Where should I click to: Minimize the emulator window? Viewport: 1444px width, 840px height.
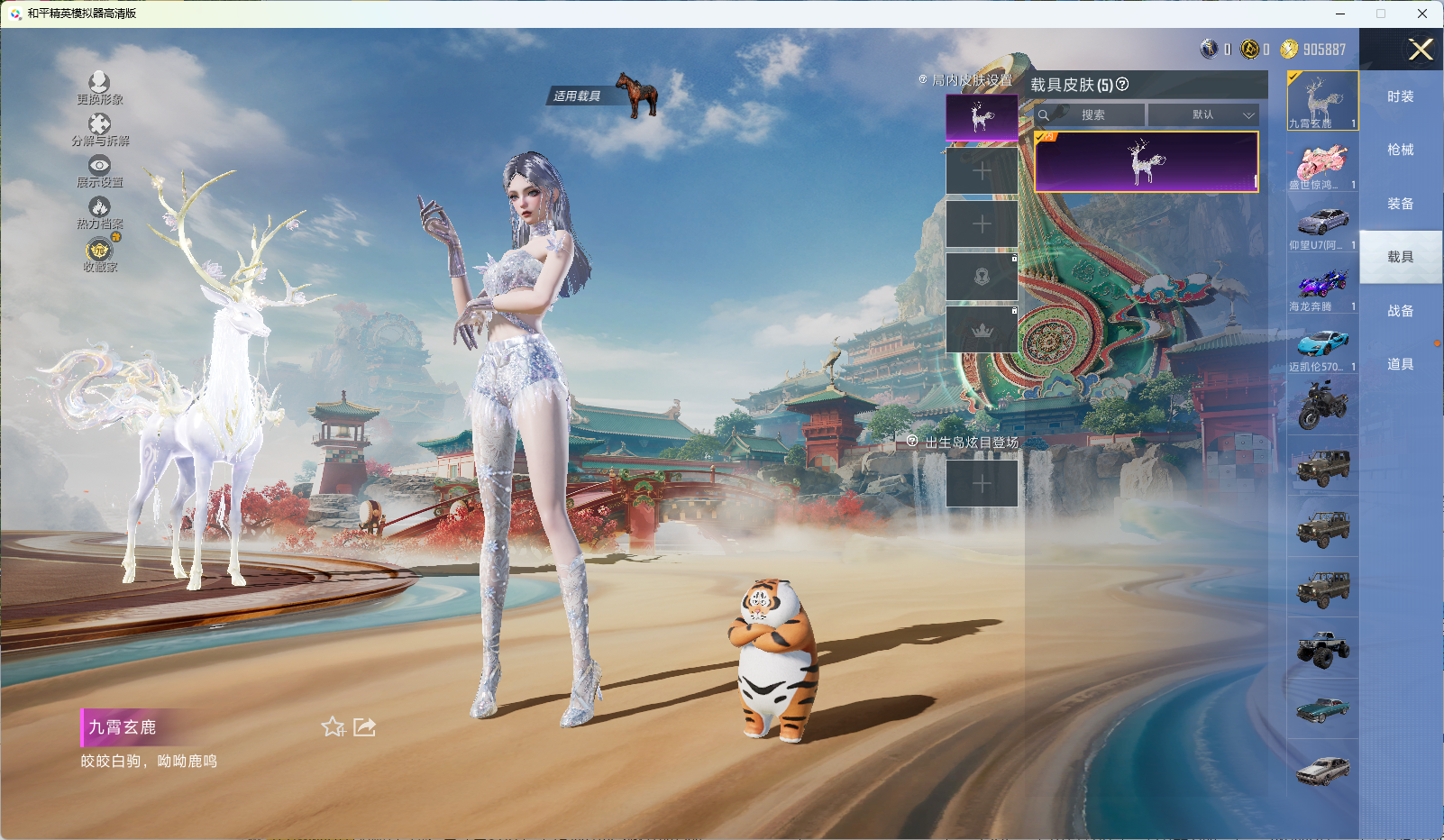pos(1339,14)
